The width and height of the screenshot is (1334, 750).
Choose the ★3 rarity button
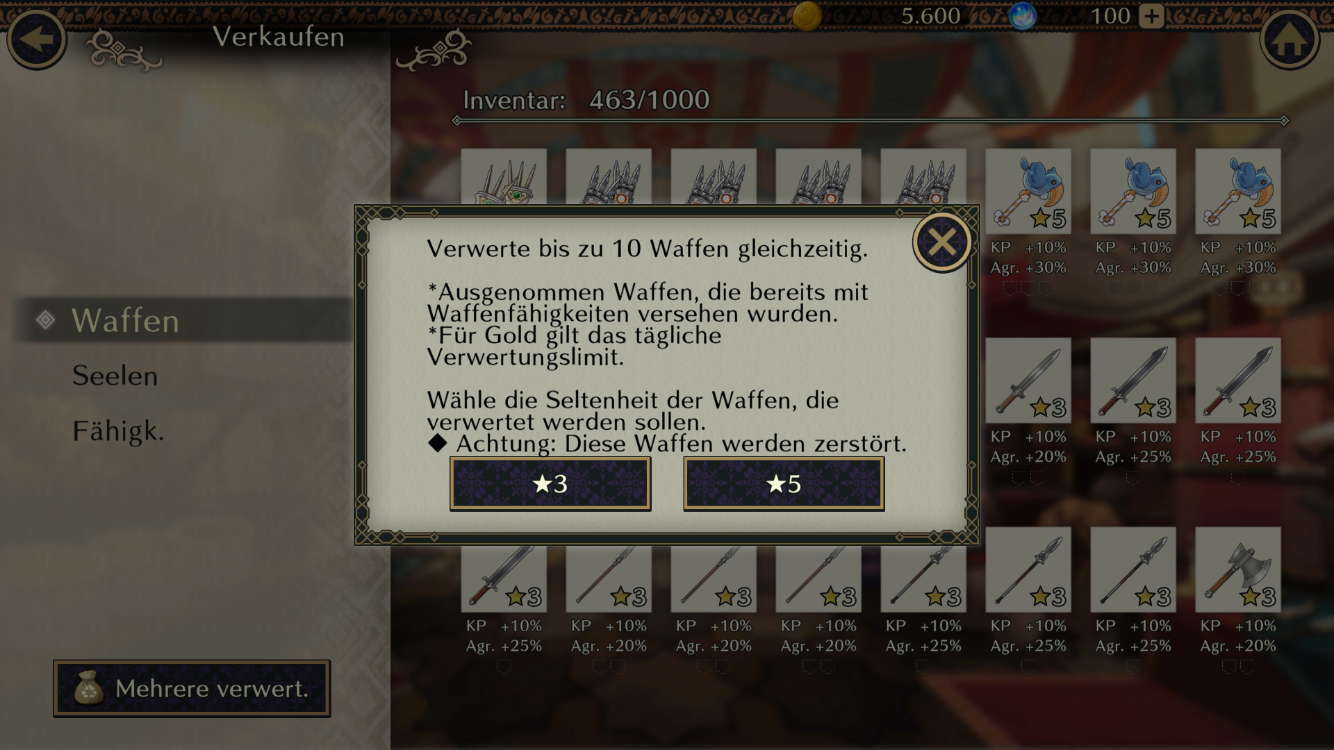[550, 484]
